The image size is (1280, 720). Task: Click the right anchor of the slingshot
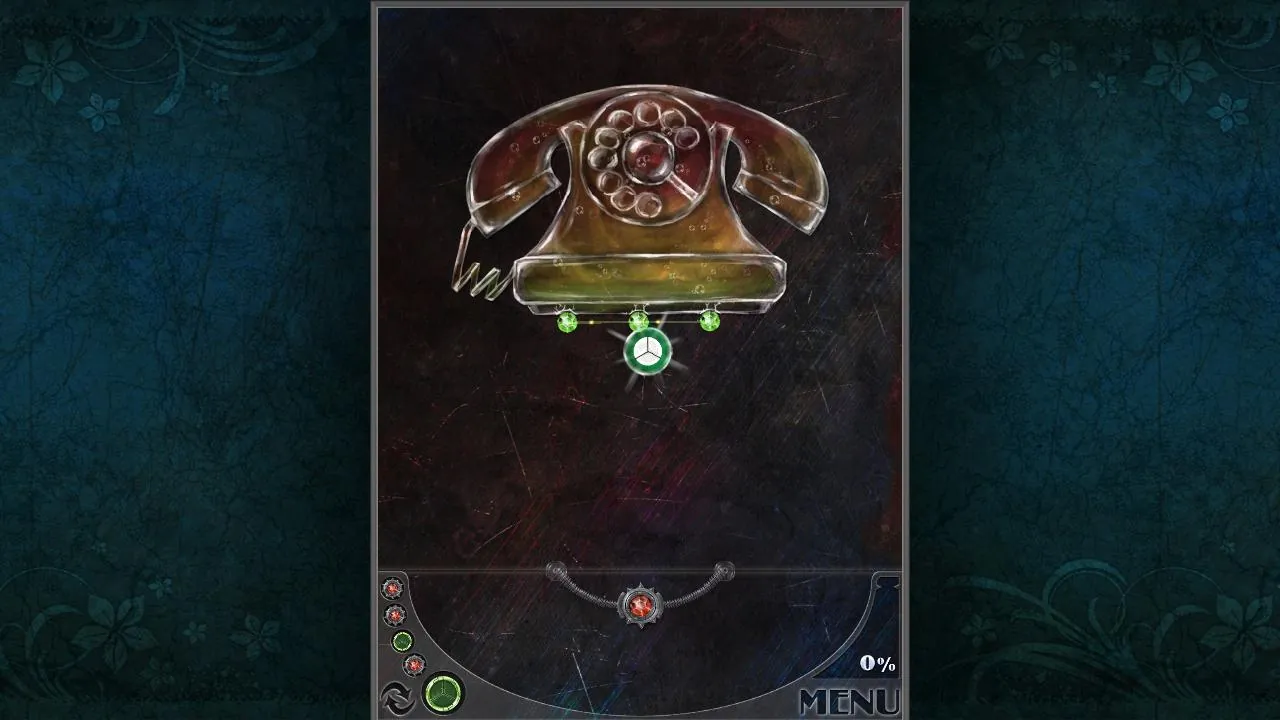723,569
